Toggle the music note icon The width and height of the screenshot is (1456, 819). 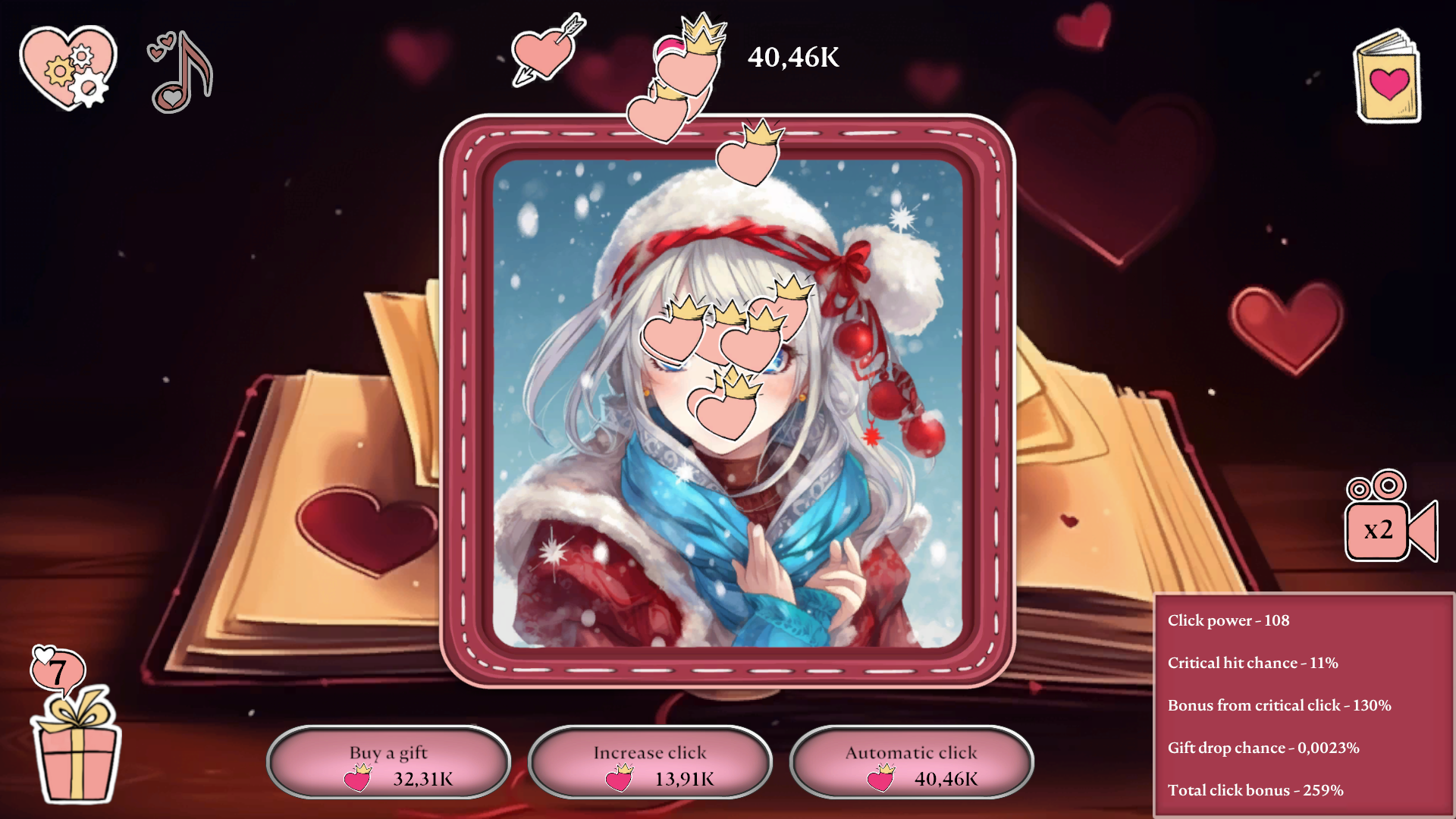point(180,72)
